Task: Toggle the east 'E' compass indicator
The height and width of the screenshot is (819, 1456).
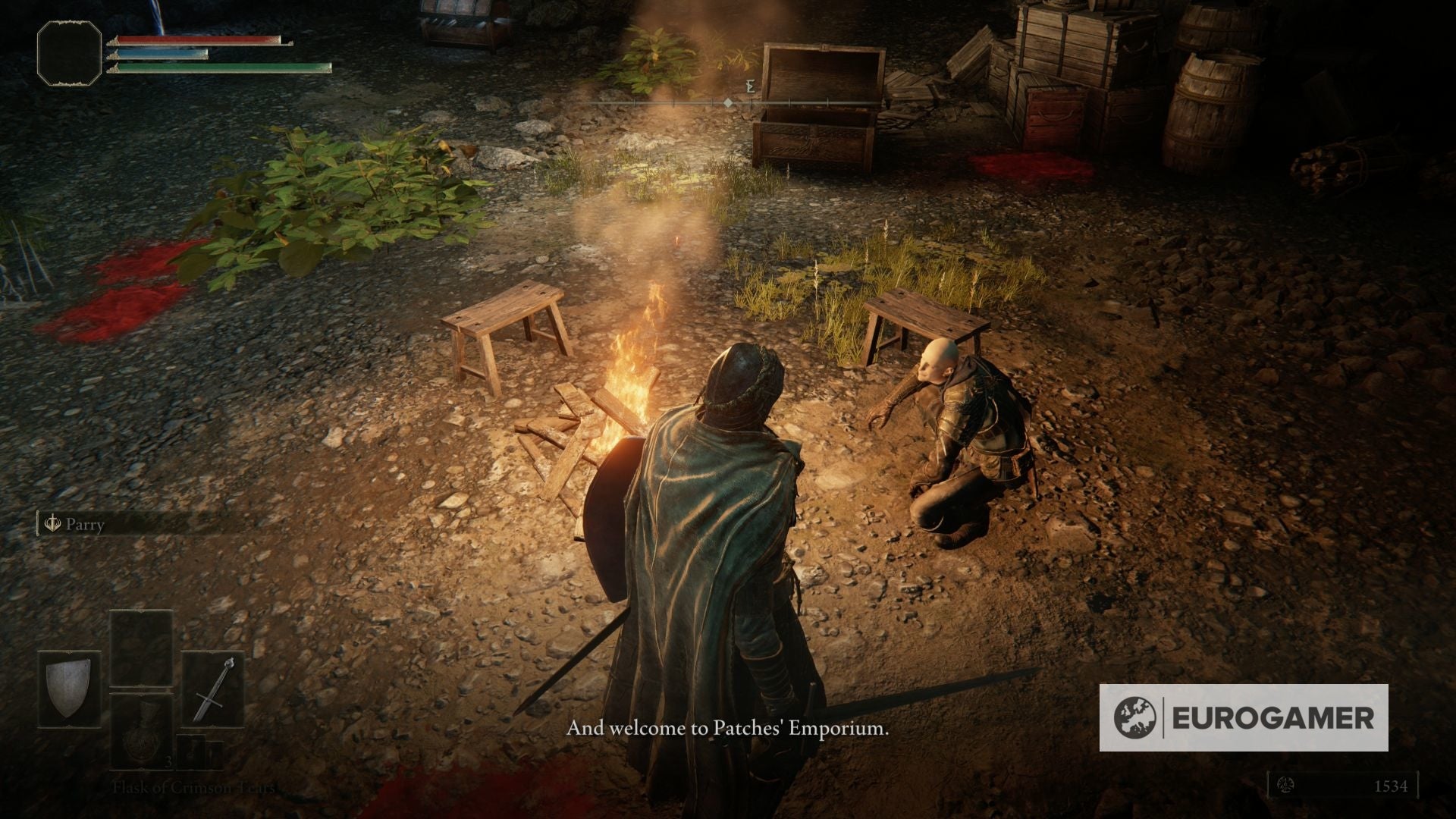Action: [751, 87]
